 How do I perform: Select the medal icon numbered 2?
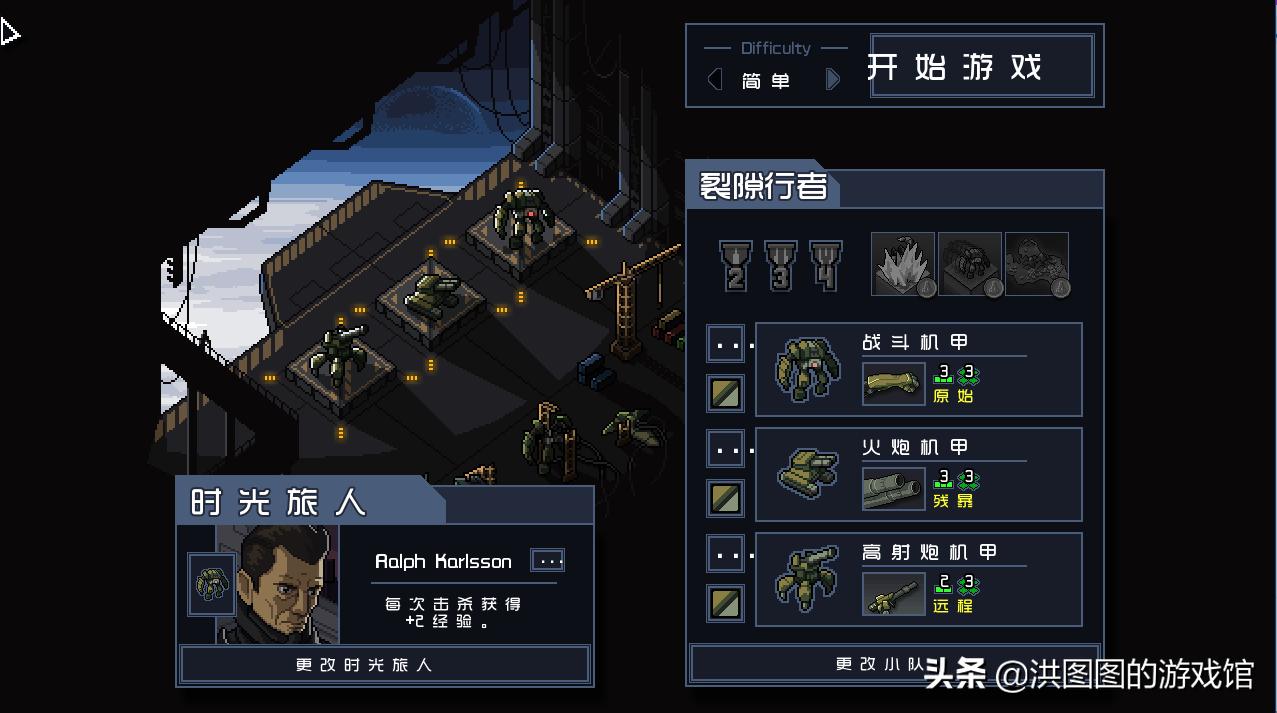point(736,266)
